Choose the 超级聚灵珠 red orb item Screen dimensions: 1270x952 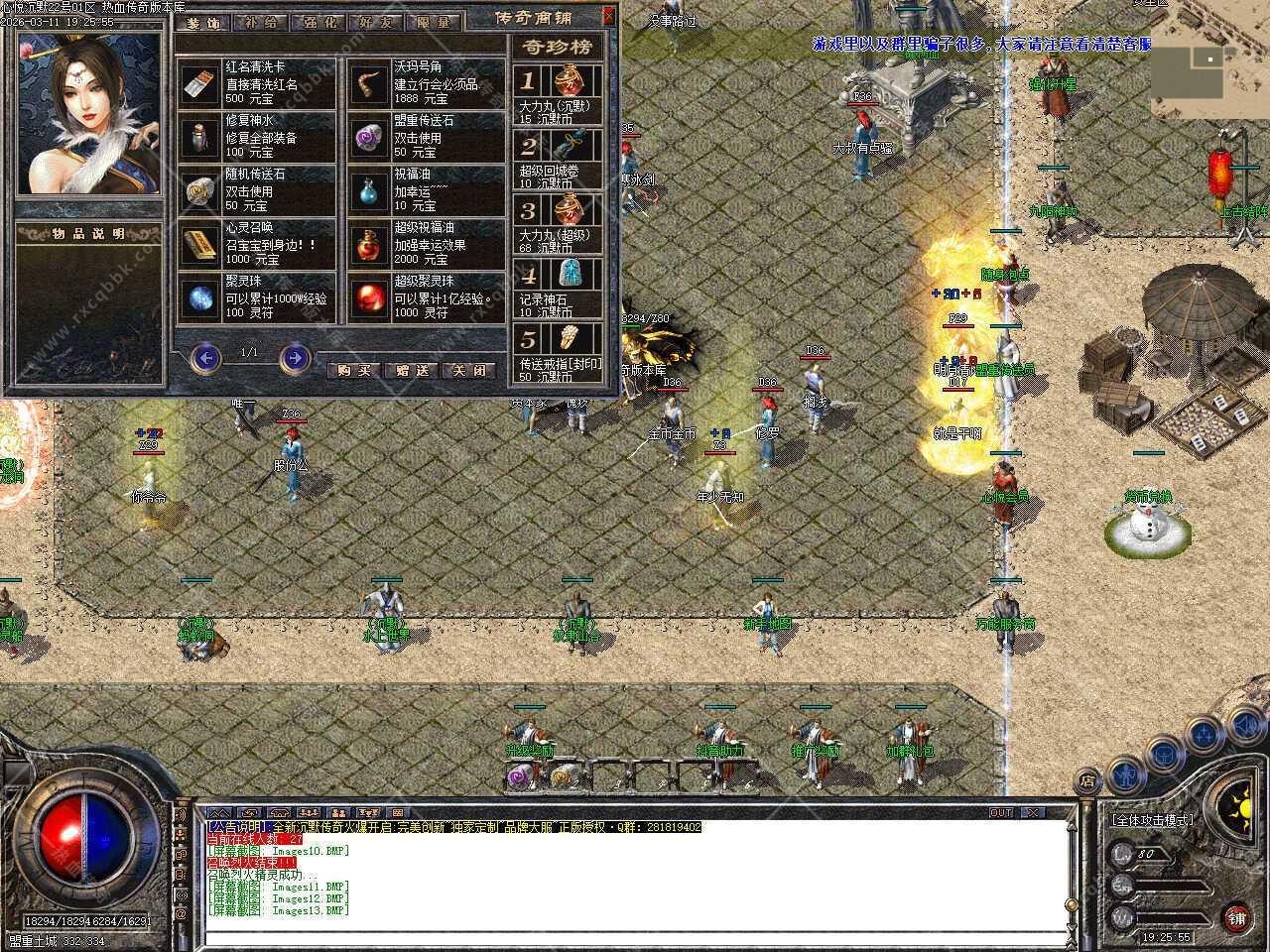click(x=427, y=297)
